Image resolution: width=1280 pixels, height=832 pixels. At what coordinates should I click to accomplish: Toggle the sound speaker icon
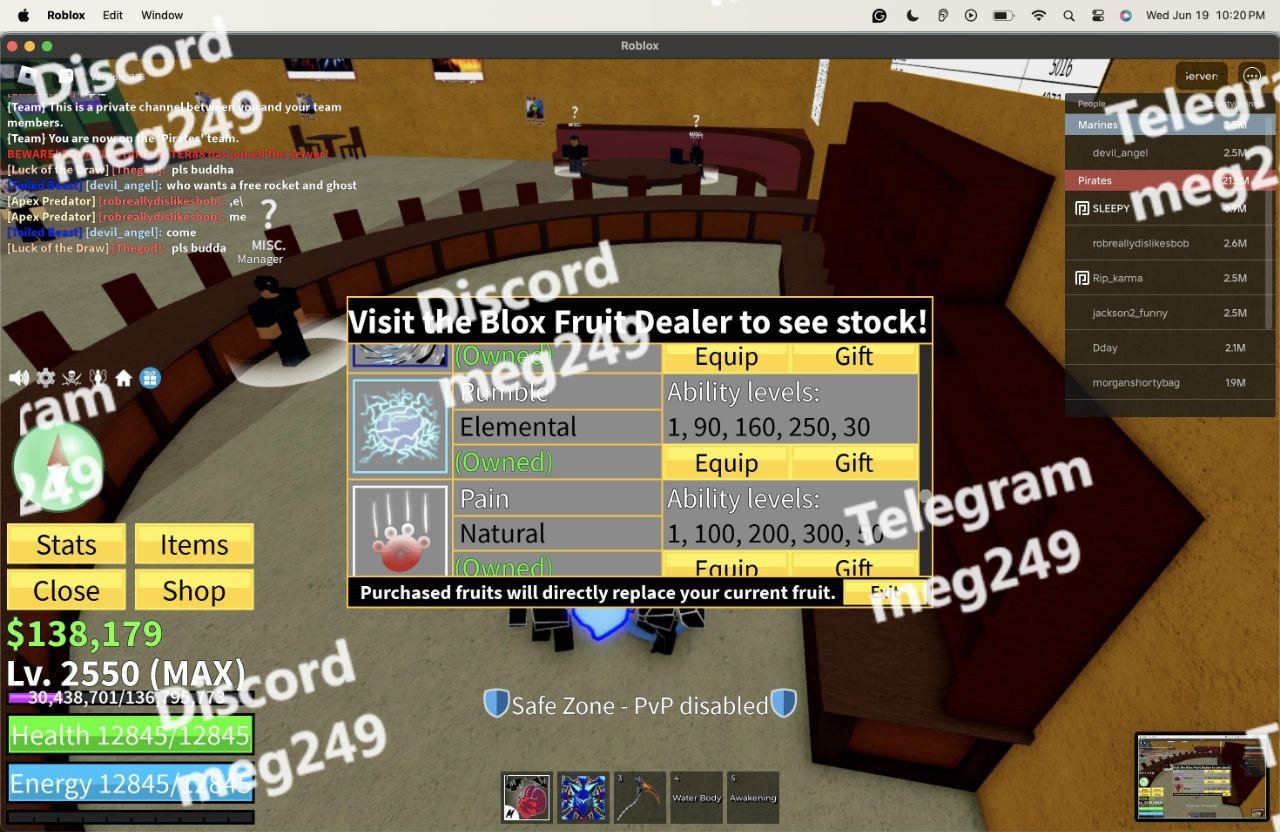pos(19,378)
